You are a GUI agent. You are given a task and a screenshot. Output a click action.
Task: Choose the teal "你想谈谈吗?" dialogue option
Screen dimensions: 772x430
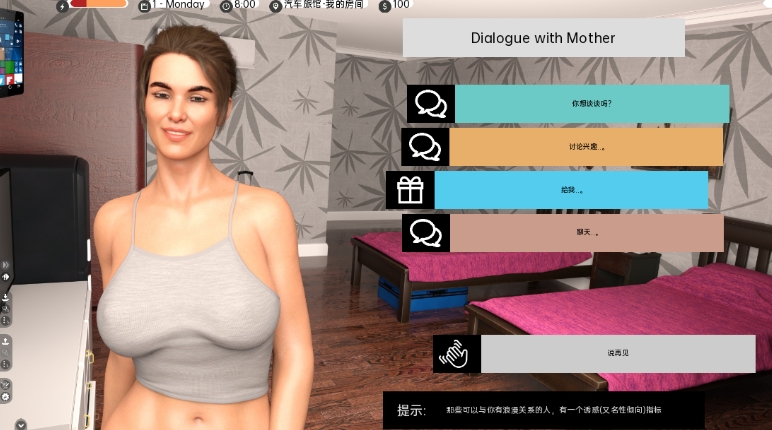(x=591, y=104)
